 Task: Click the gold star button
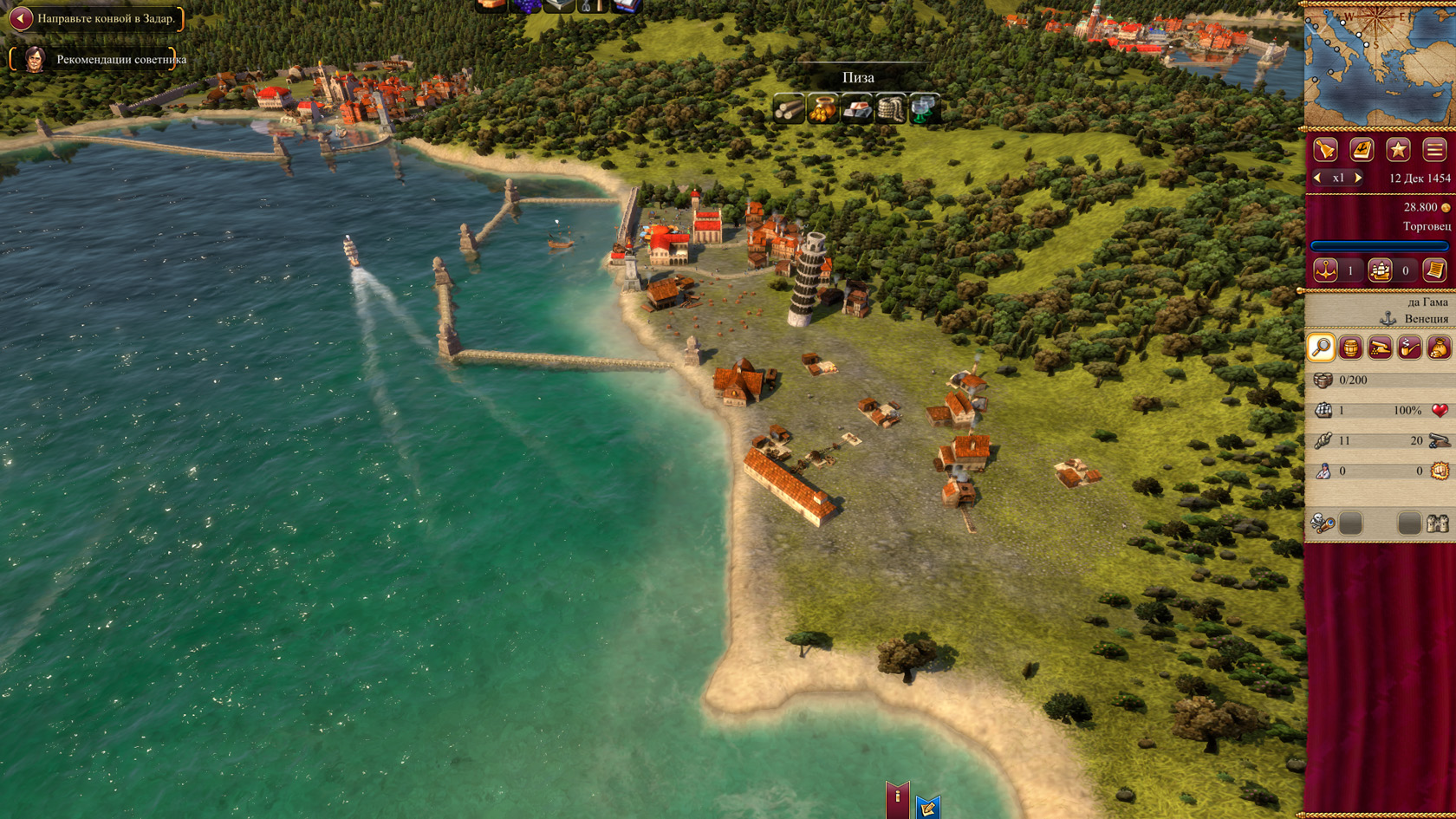coord(1398,150)
